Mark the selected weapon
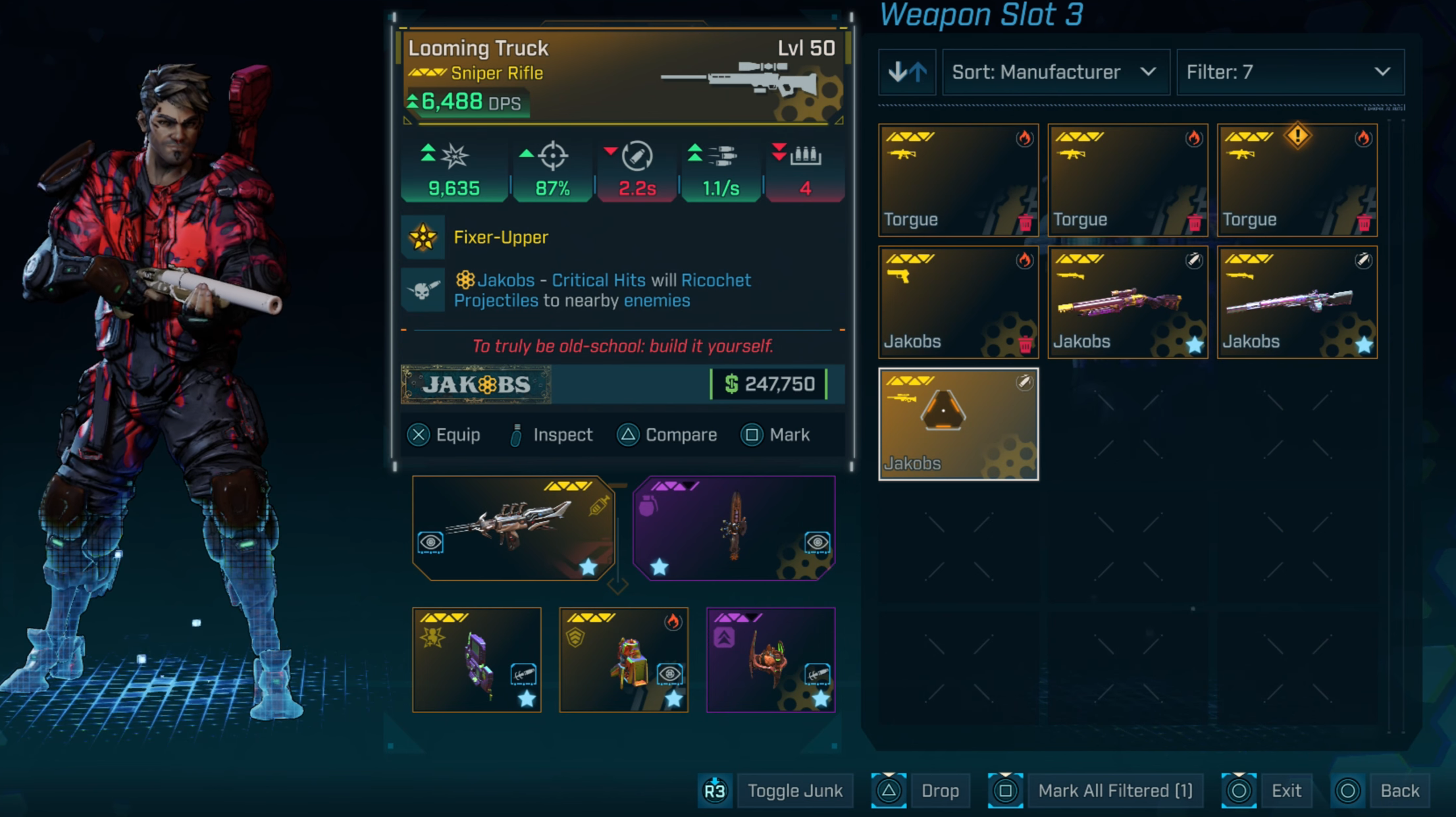This screenshot has width=1456, height=817. (789, 435)
